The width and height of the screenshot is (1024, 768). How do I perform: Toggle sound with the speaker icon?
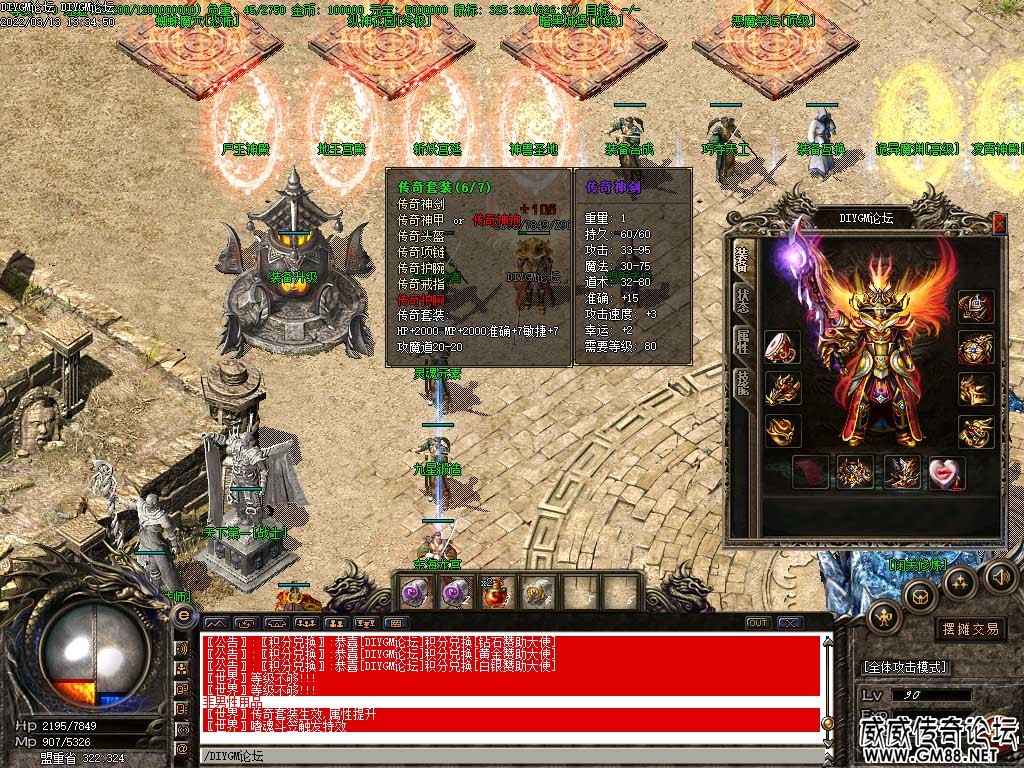[1000, 577]
